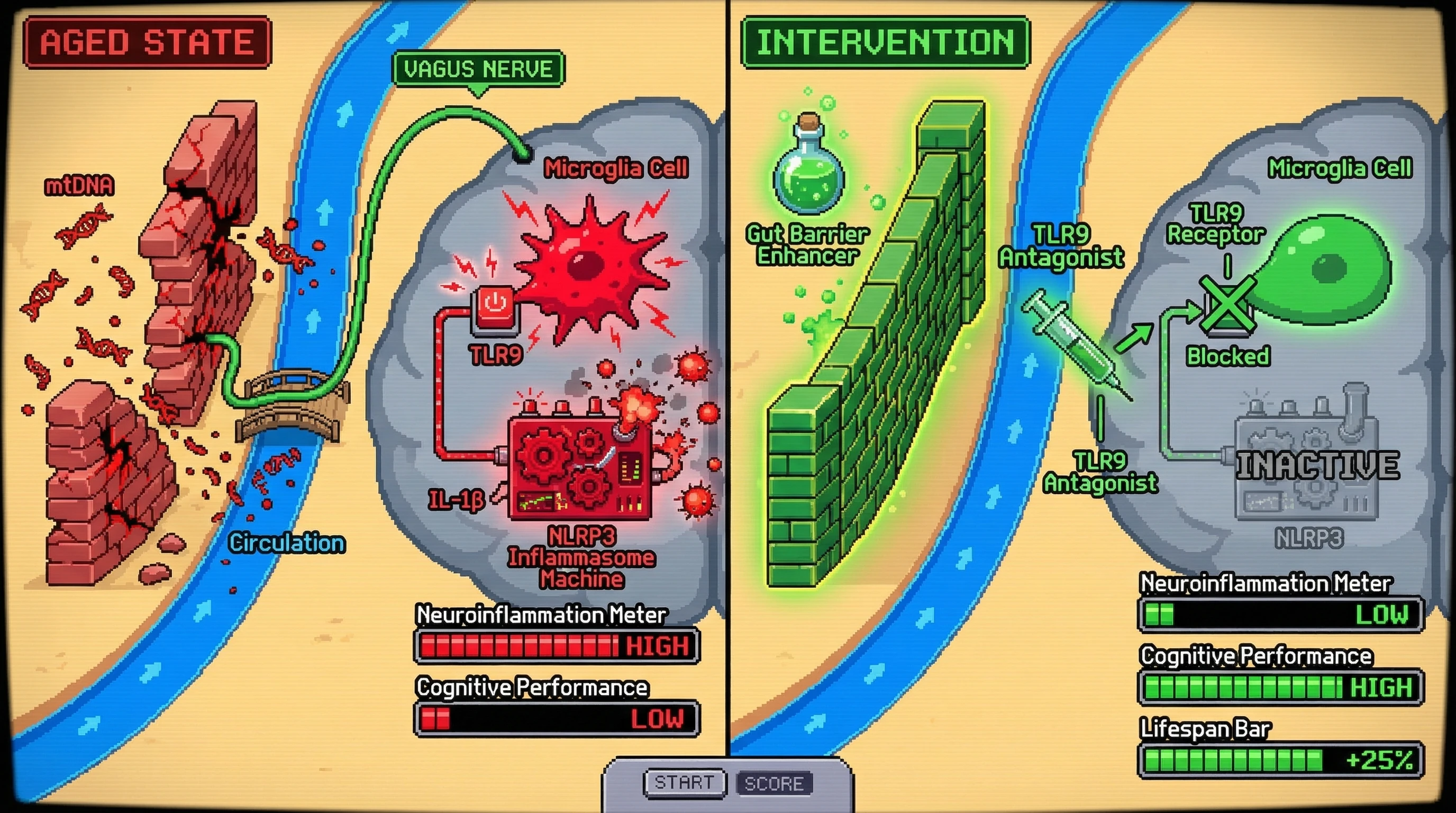Click the START button
The width and height of the screenshot is (1456, 813).
pyautogui.click(x=684, y=783)
